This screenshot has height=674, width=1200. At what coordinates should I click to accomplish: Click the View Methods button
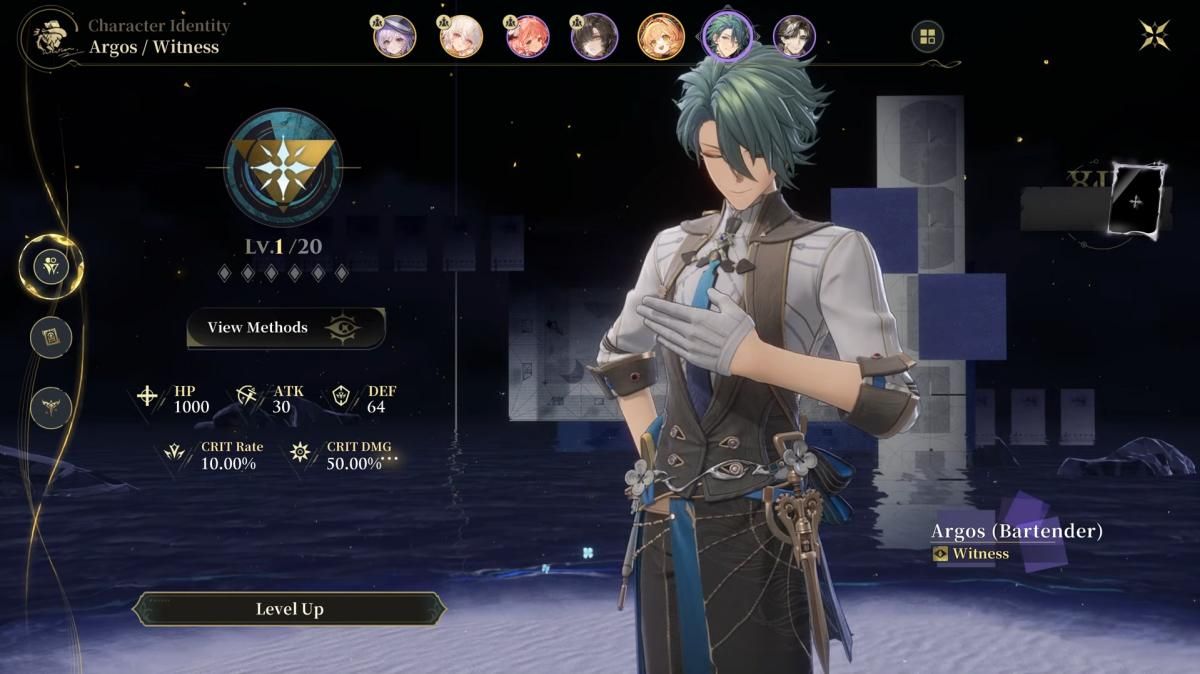tap(286, 327)
